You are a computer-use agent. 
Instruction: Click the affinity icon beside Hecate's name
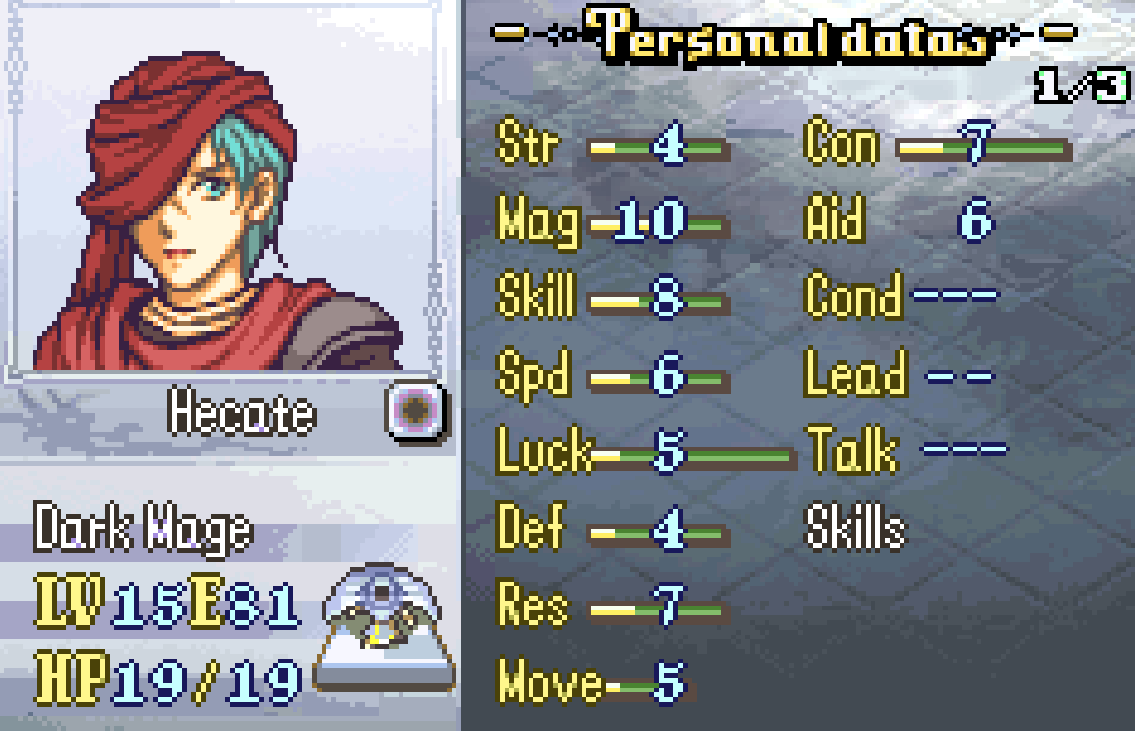point(417,411)
